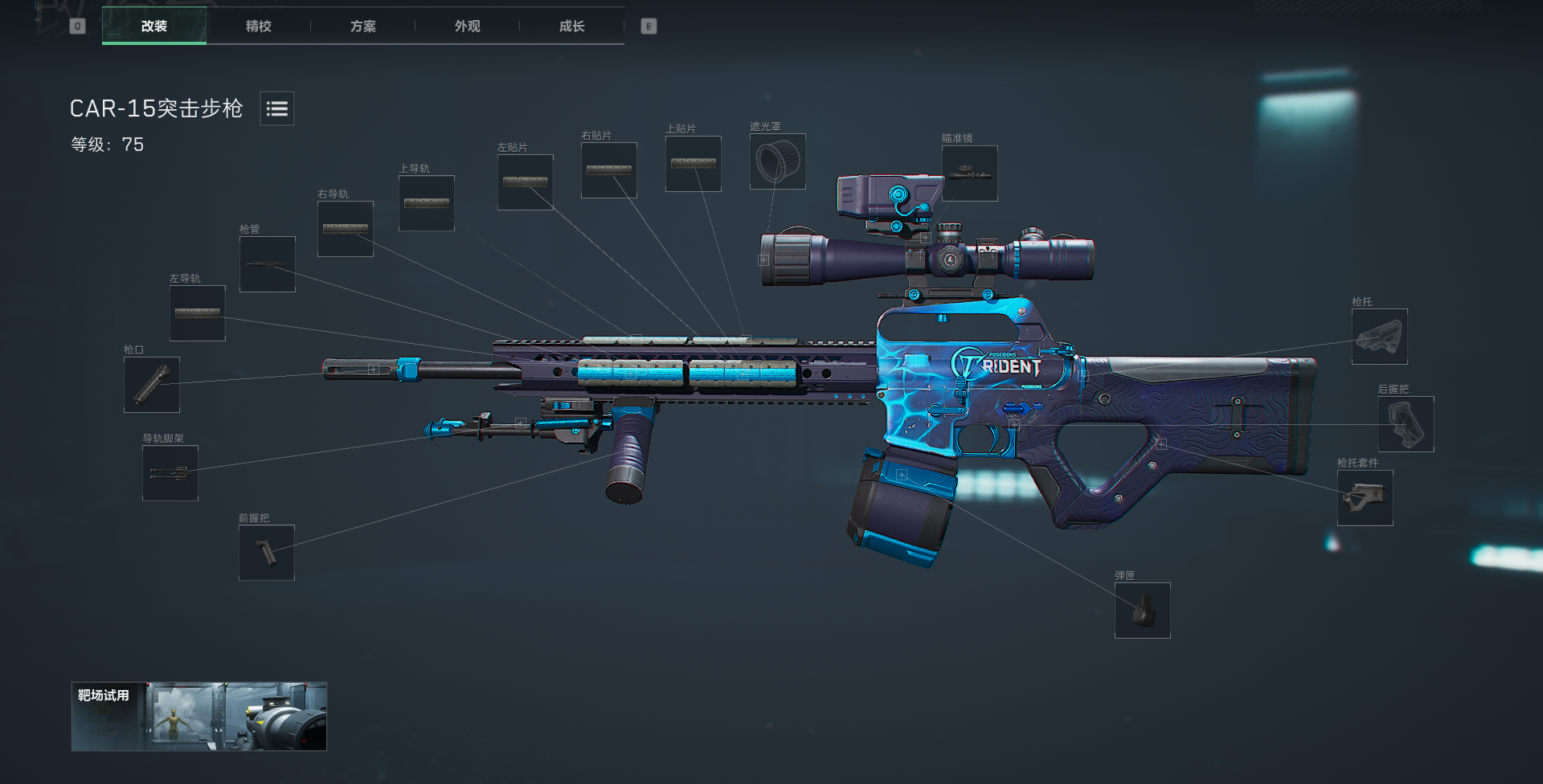The width and height of the screenshot is (1543, 784).
Task: Select the 右导轨 right rail slot
Action: (x=346, y=229)
